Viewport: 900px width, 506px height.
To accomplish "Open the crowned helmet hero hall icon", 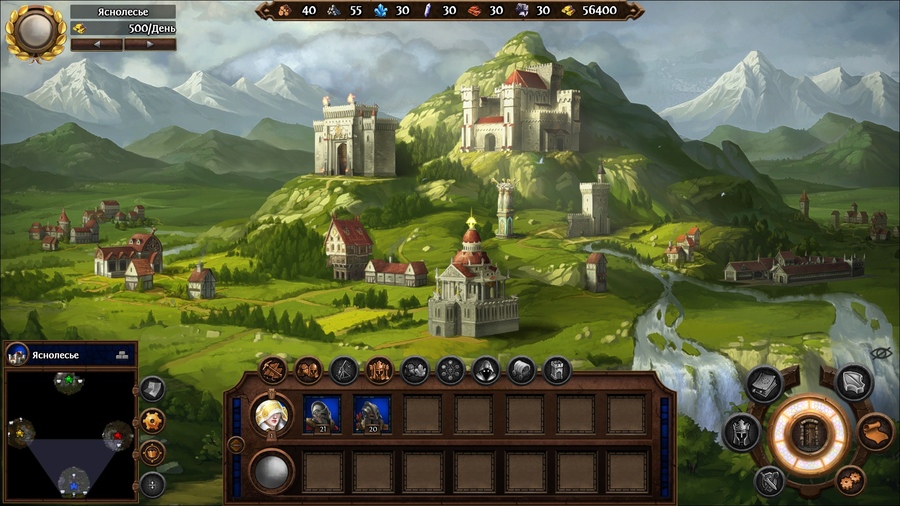I will click(380, 370).
